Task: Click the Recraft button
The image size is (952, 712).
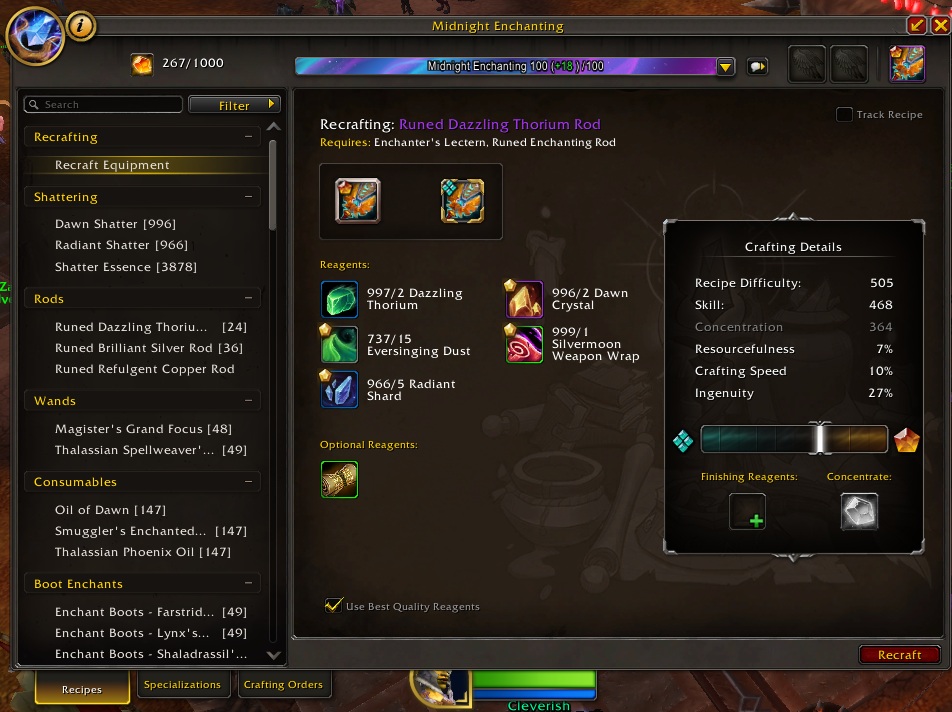Action: [x=899, y=655]
